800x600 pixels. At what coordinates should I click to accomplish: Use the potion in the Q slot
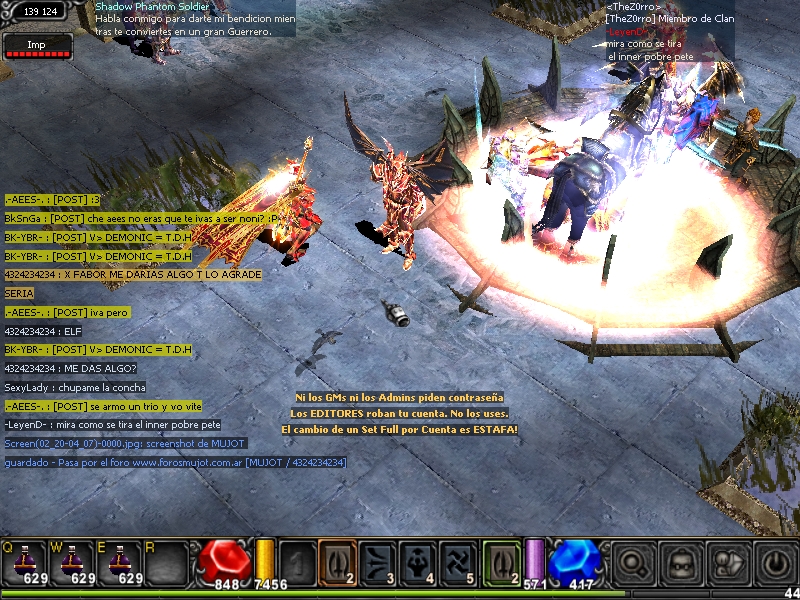pyautogui.click(x=24, y=562)
